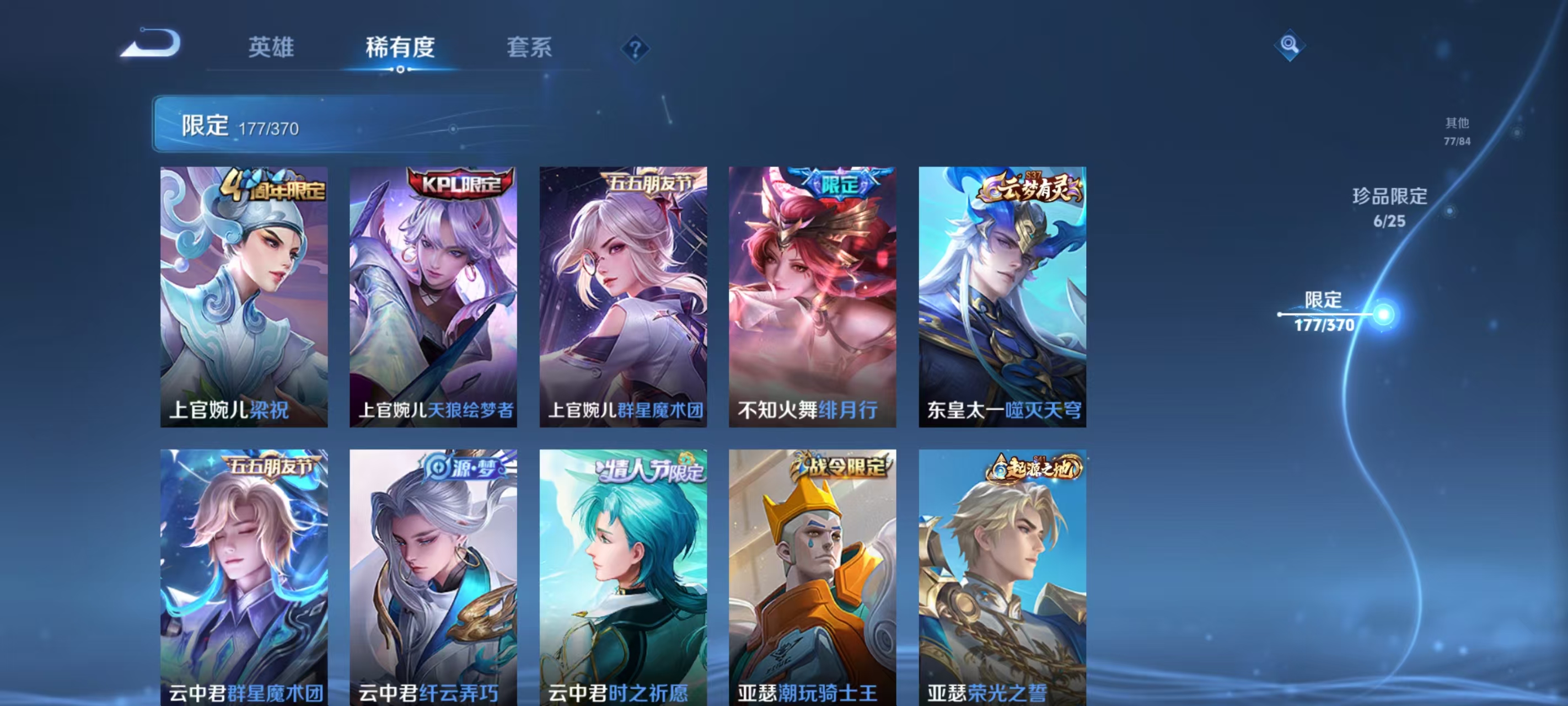Select the 稀有度 tab
The width and height of the screenshot is (1568, 706).
(400, 49)
